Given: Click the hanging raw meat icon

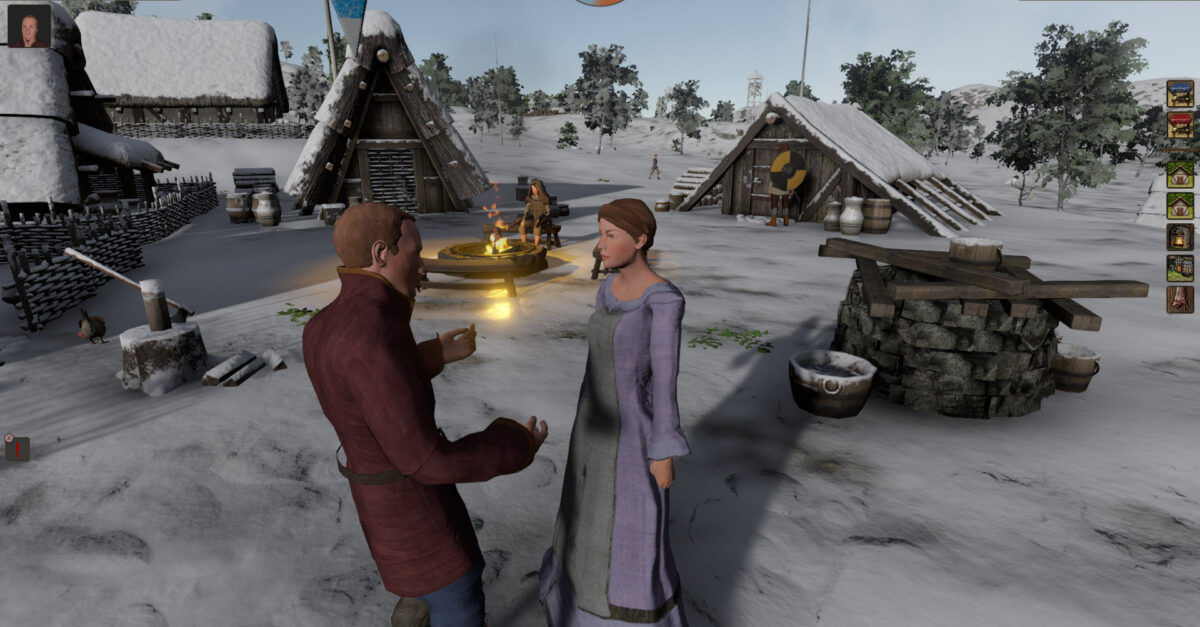Looking at the screenshot, I should (1180, 300).
